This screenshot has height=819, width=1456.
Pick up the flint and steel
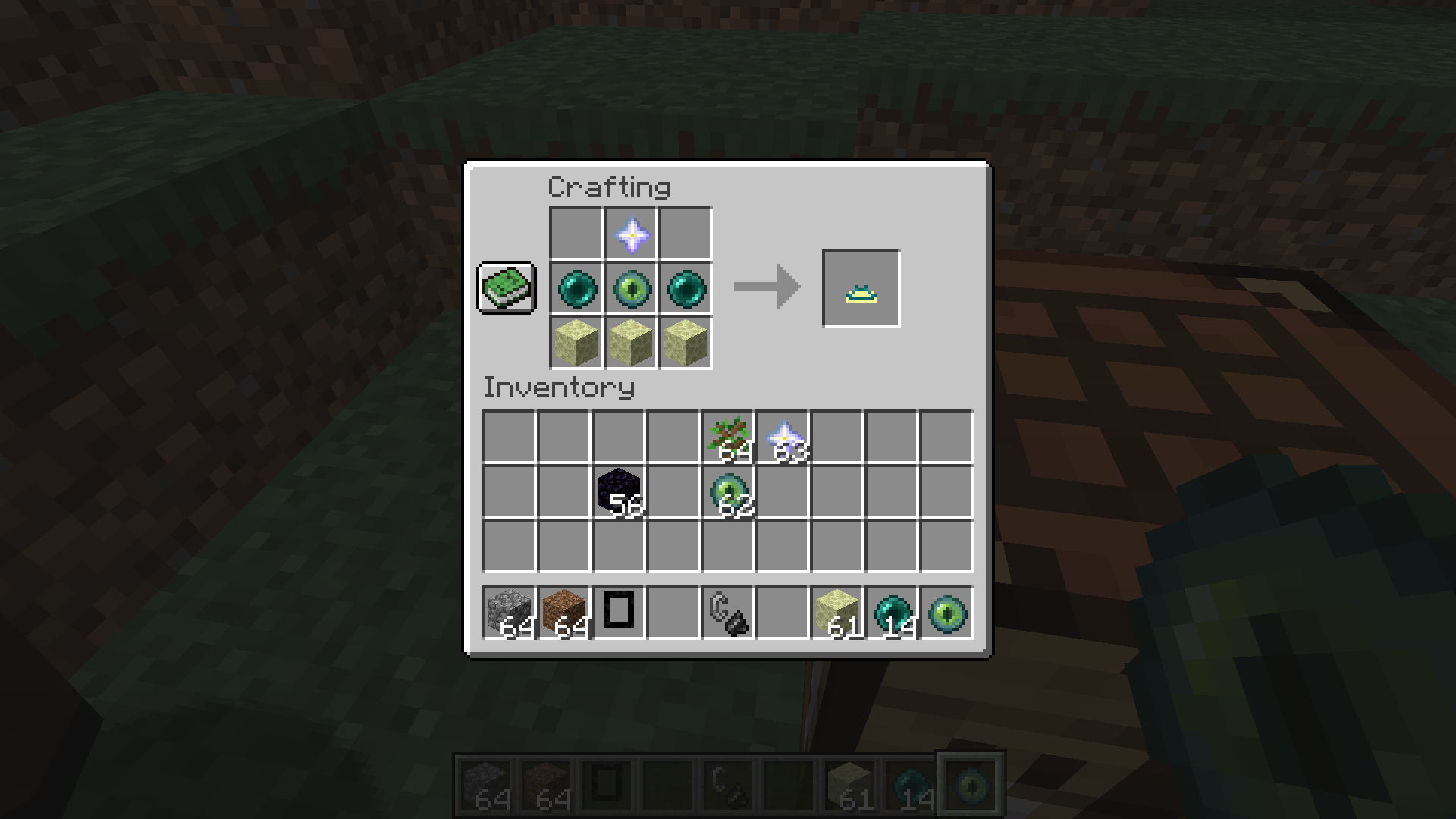pos(729,613)
